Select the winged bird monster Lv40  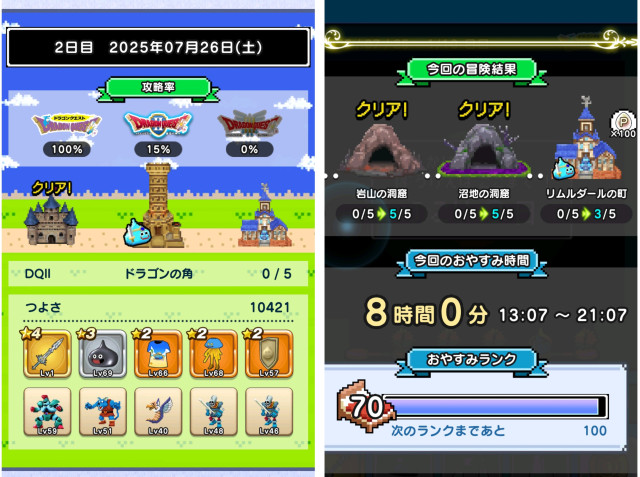click(158, 413)
